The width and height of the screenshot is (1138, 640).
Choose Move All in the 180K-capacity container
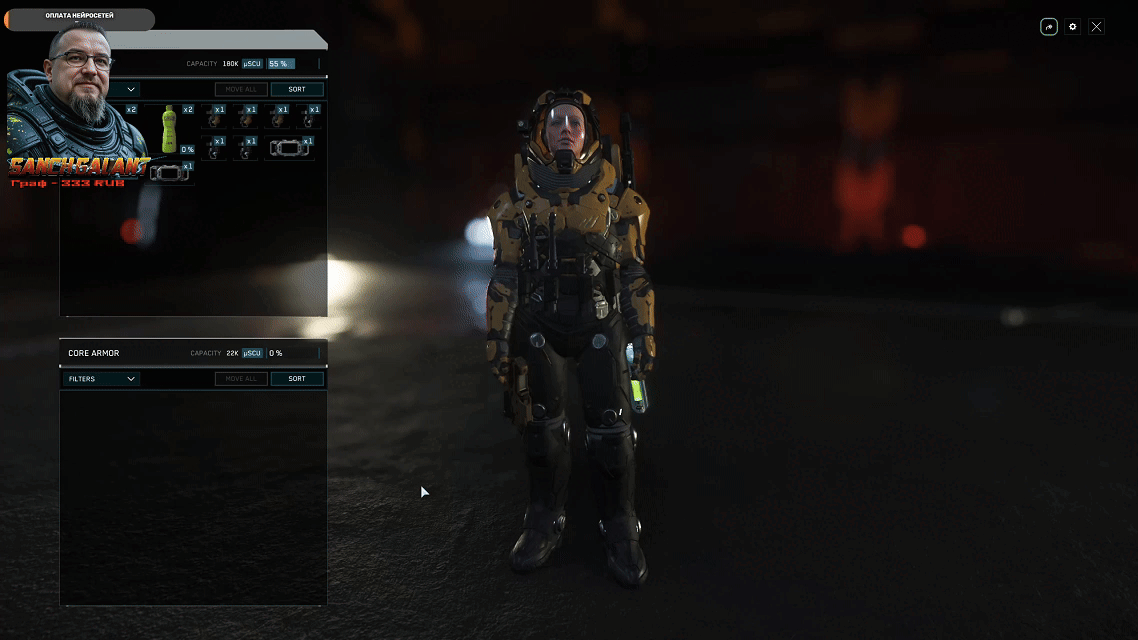point(241,89)
